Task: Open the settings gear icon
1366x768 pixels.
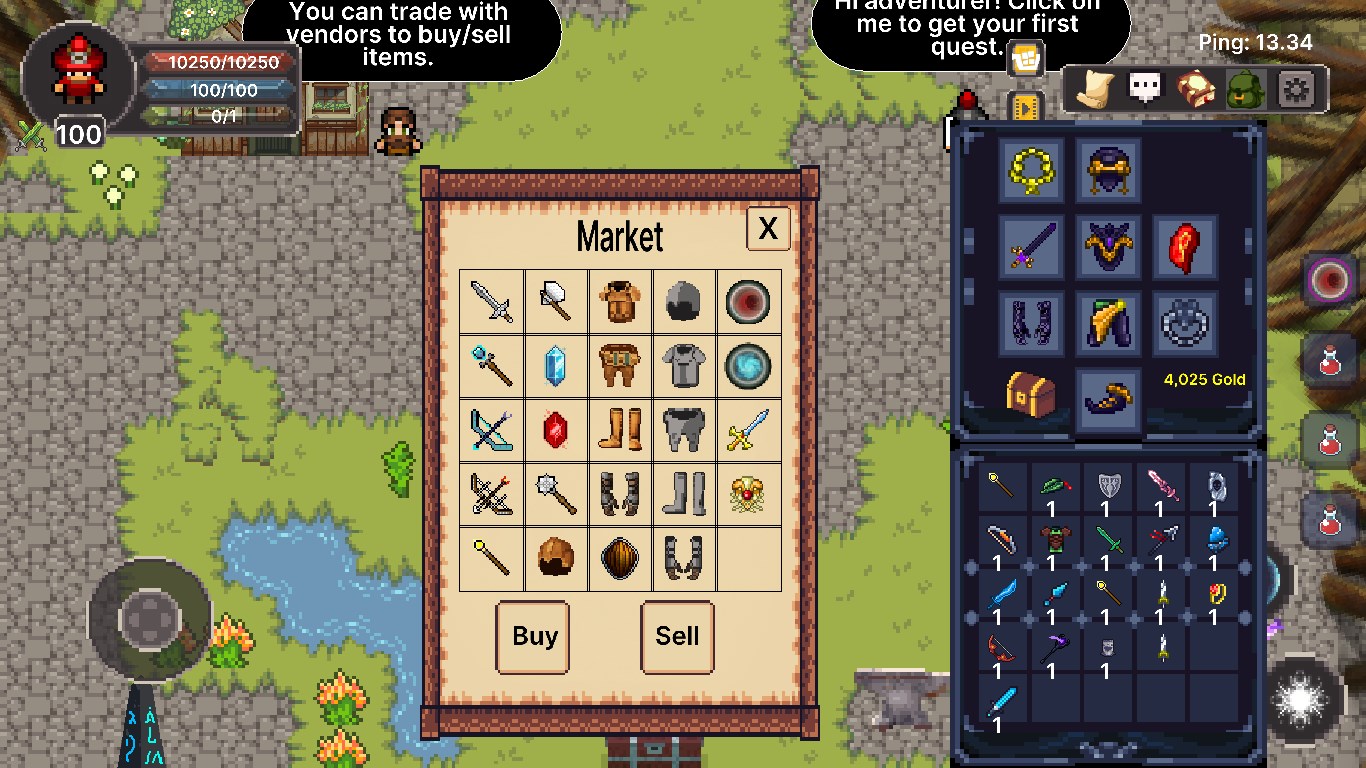Action: [x=1296, y=90]
